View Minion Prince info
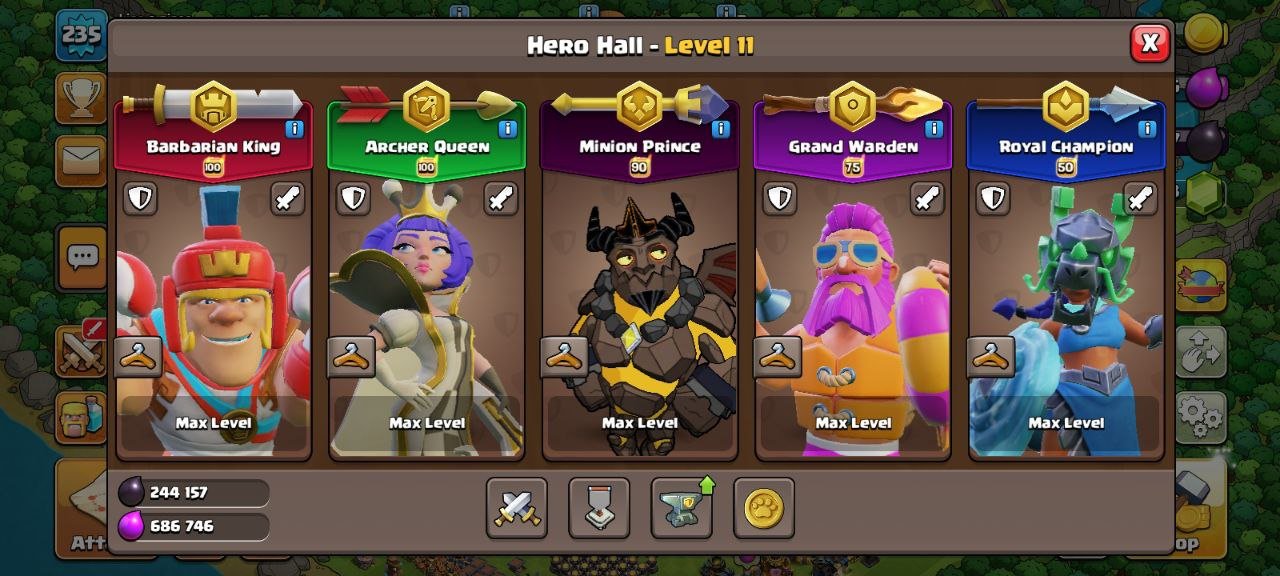The image size is (1280, 576). tap(721, 129)
